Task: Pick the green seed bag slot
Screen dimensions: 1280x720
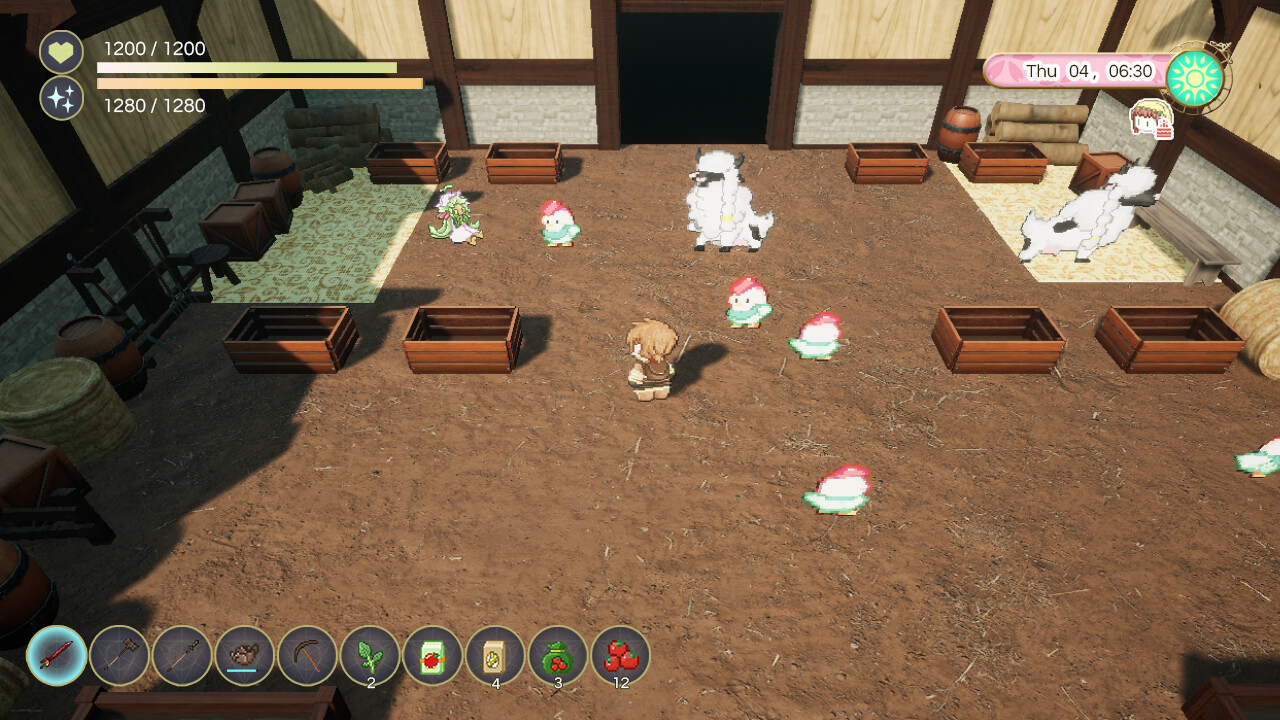Action: pos(558,655)
